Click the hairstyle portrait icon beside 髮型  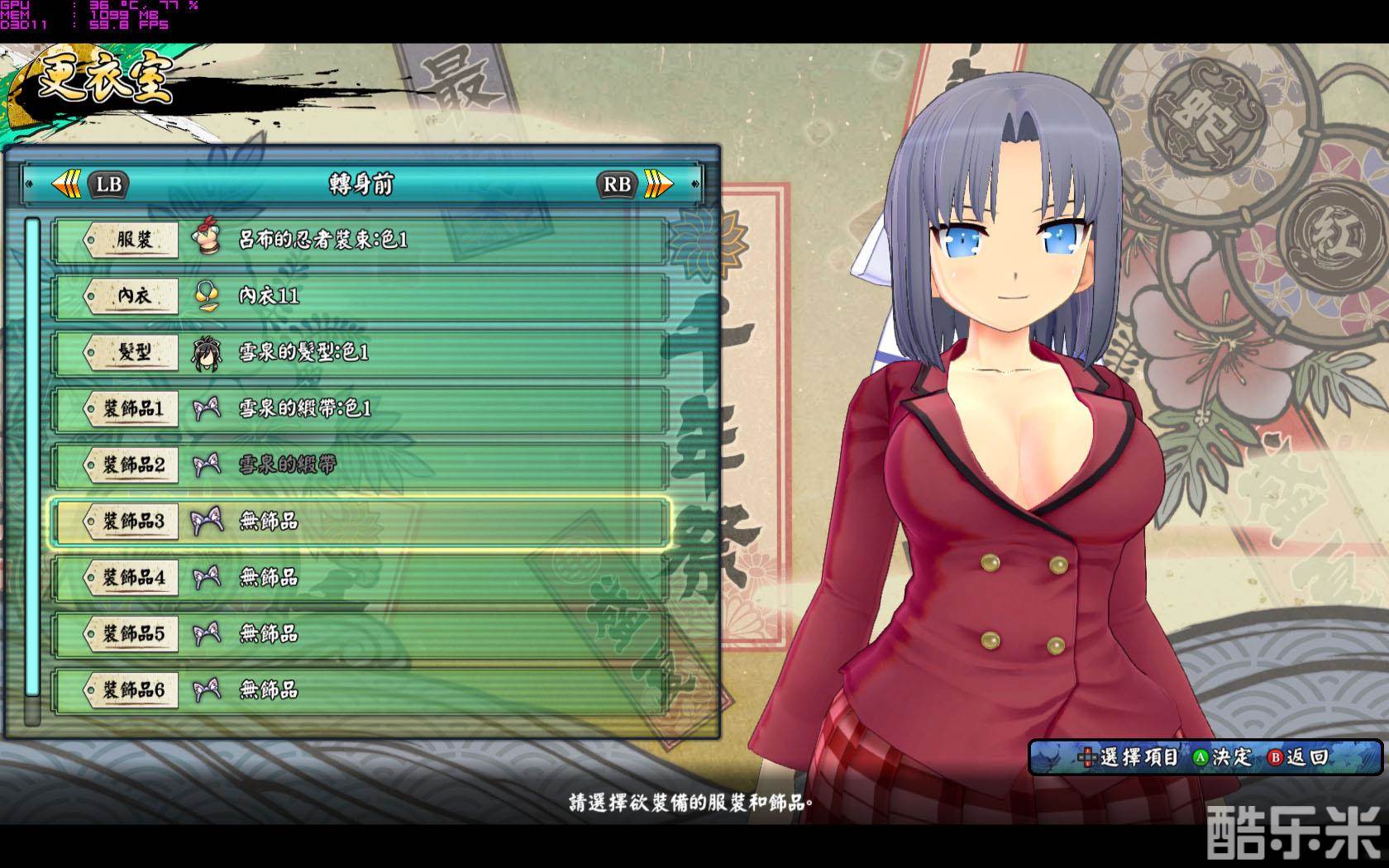209,351
